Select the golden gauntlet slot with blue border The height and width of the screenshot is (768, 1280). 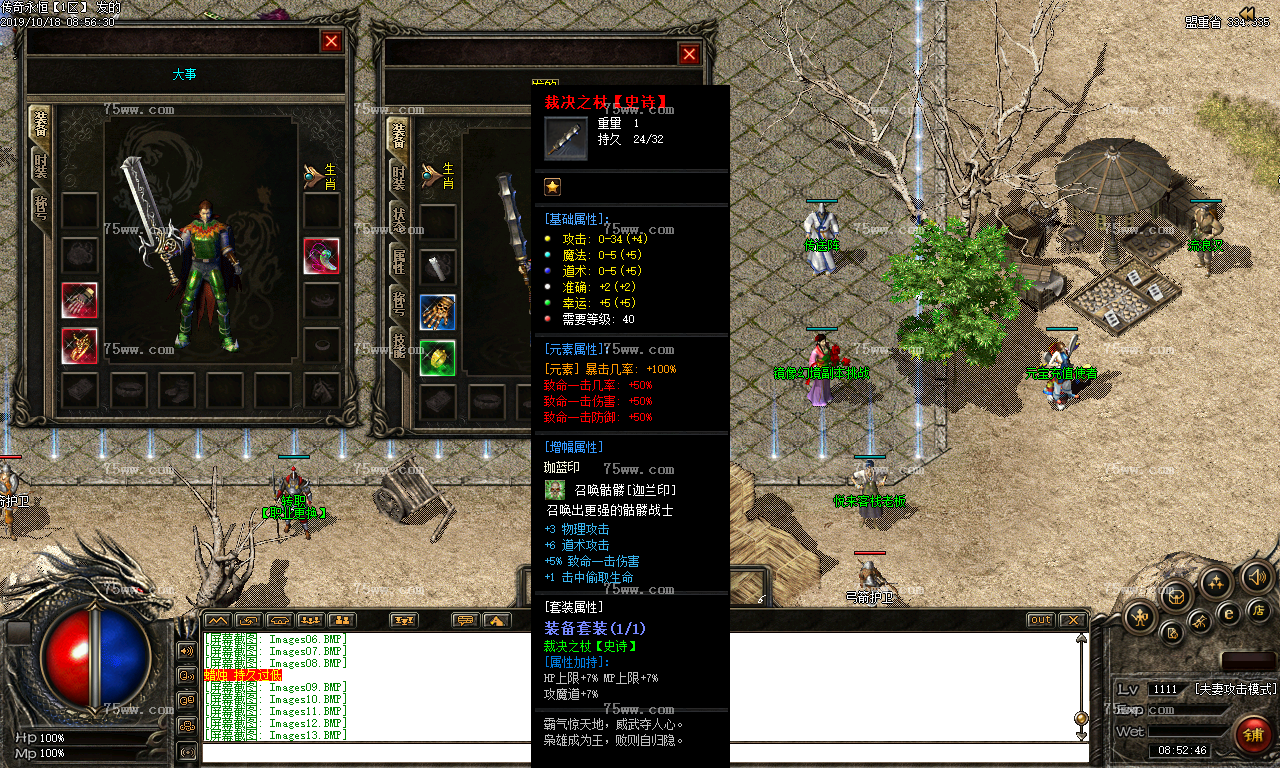[x=437, y=312]
